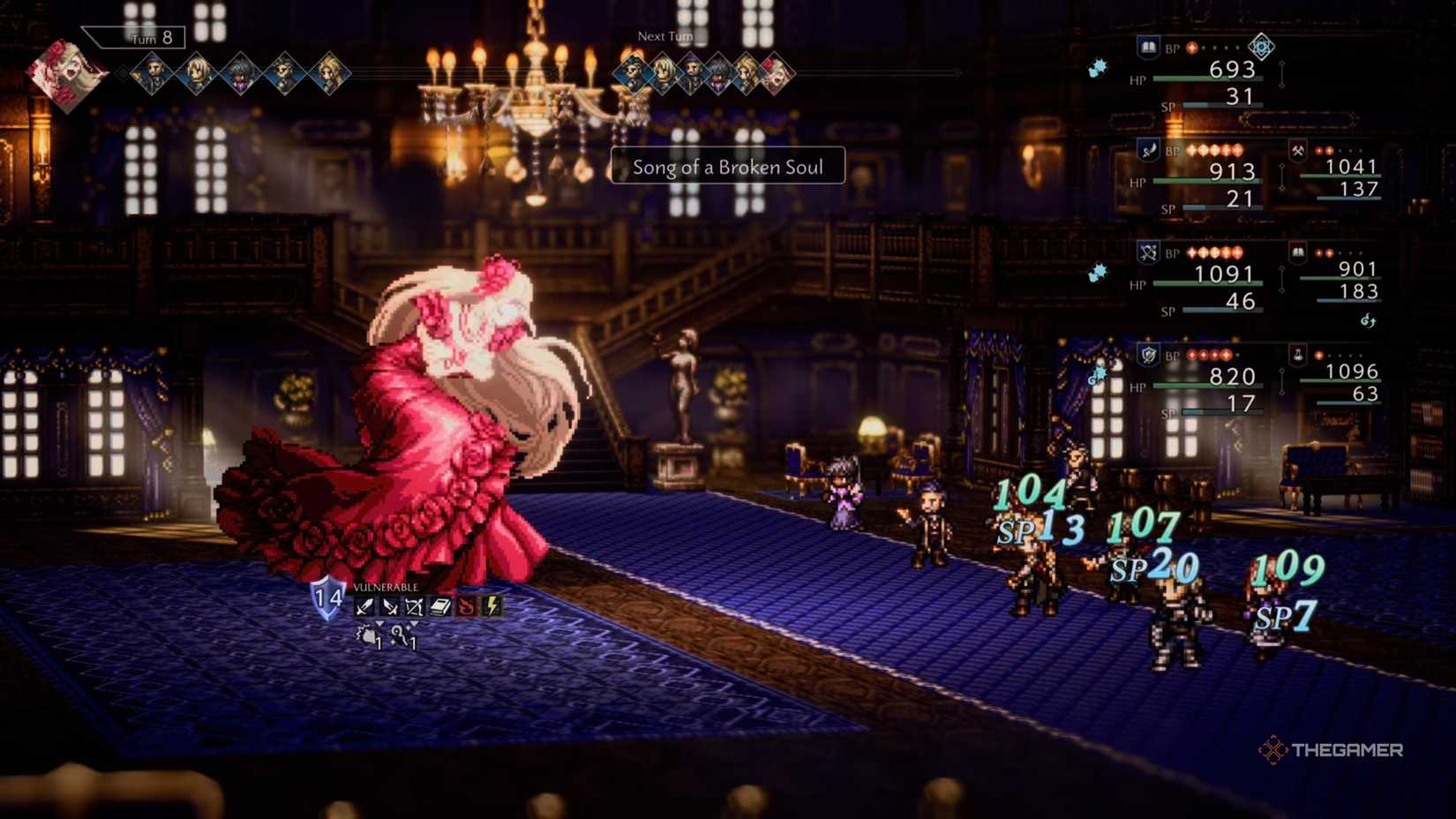This screenshot has height=819, width=1456.
Task: Toggle the status debuff icon showing 1 beside it
Action: [400, 633]
